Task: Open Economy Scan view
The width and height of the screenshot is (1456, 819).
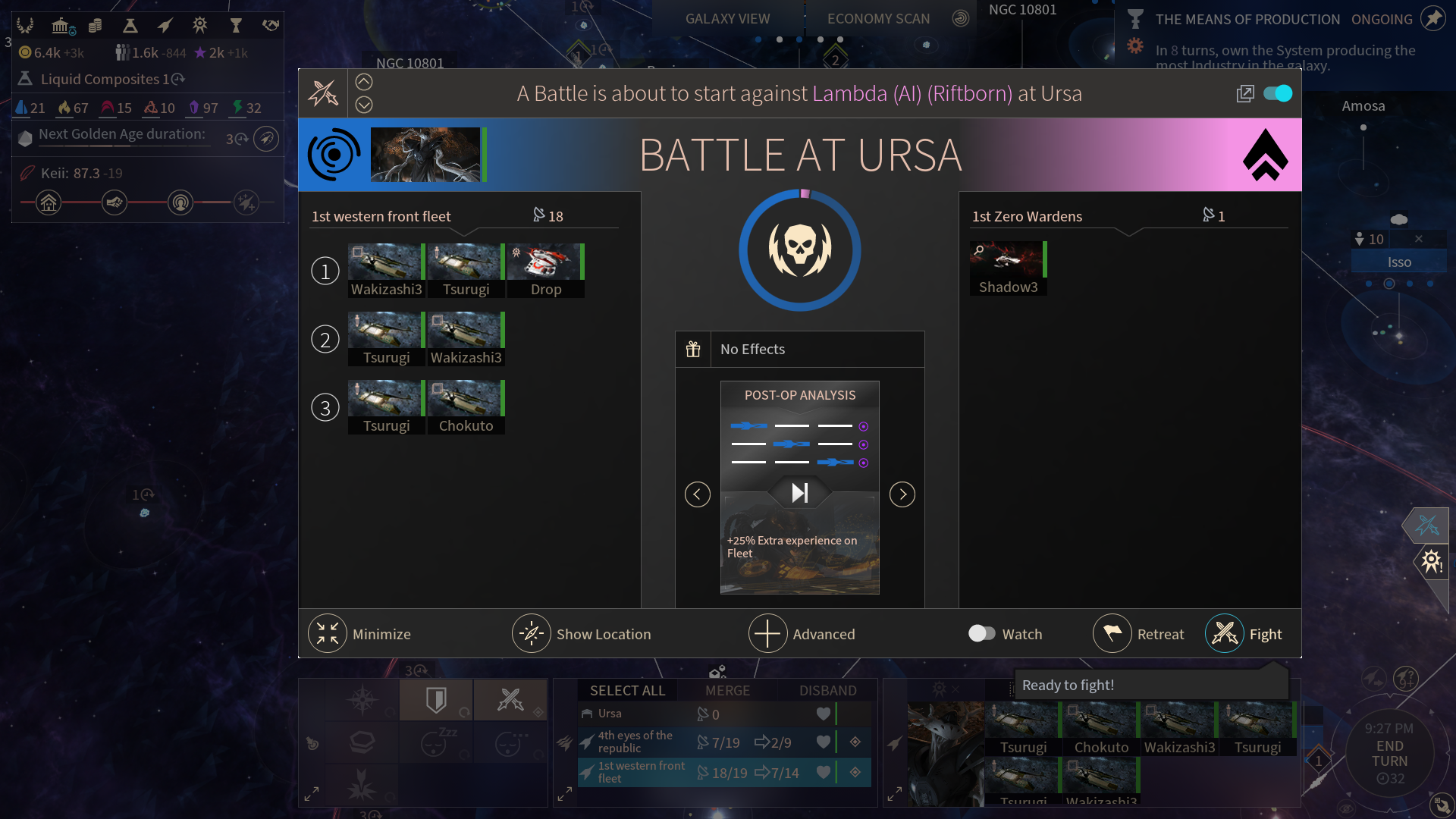Action: click(x=878, y=19)
